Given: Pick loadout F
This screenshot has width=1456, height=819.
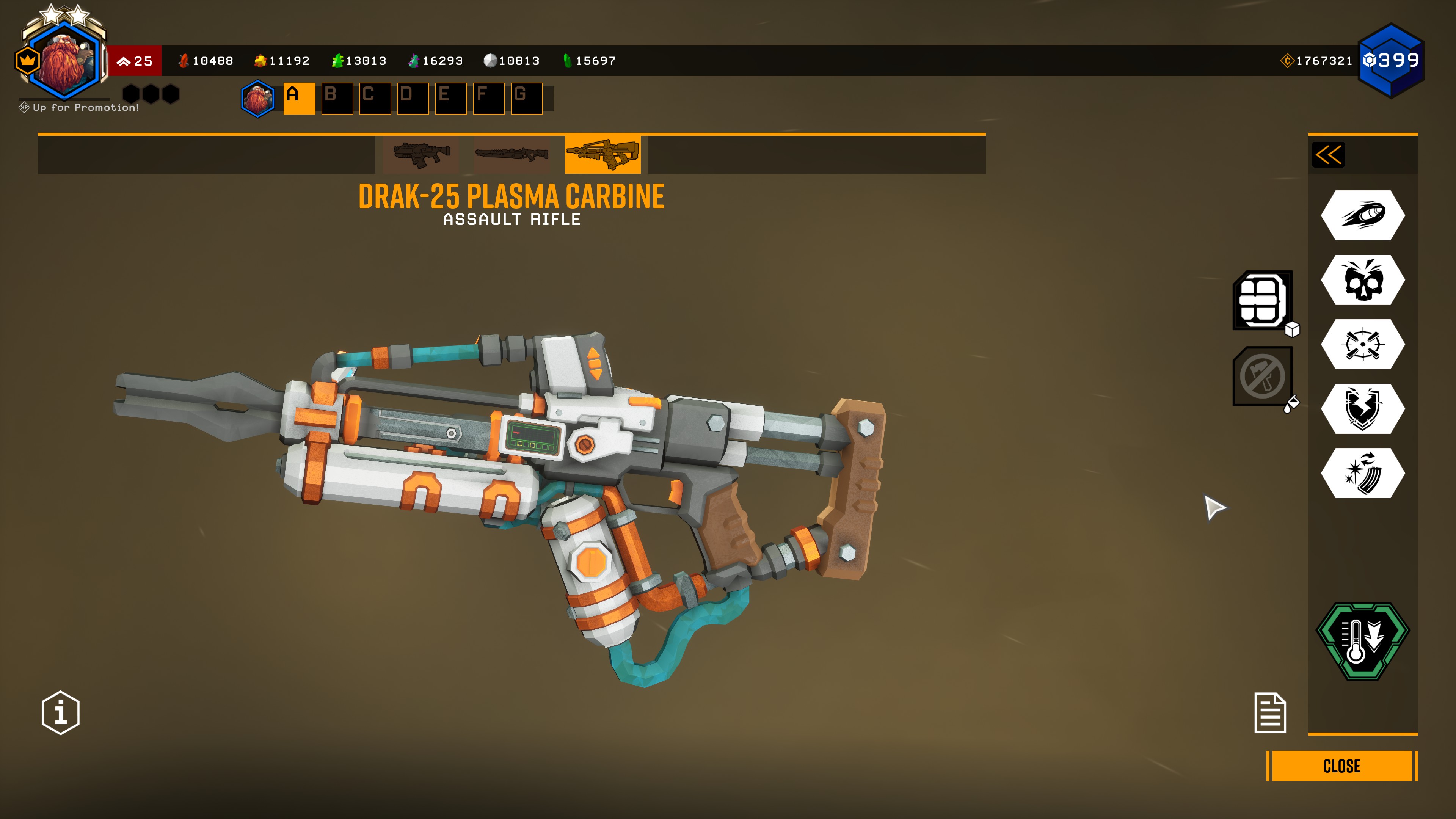Looking at the screenshot, I should coord(488,98).
